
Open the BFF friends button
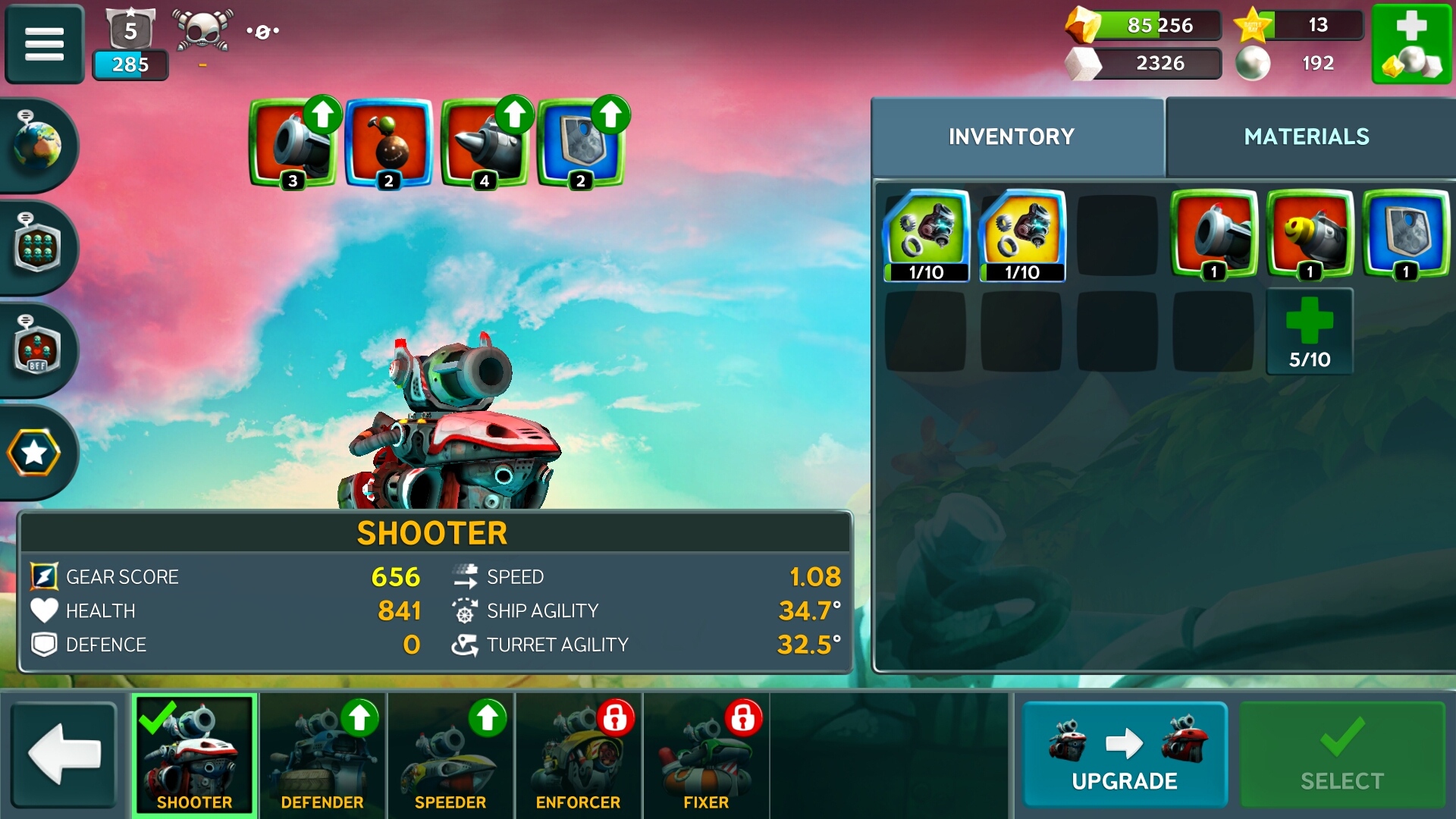(36, 350)
